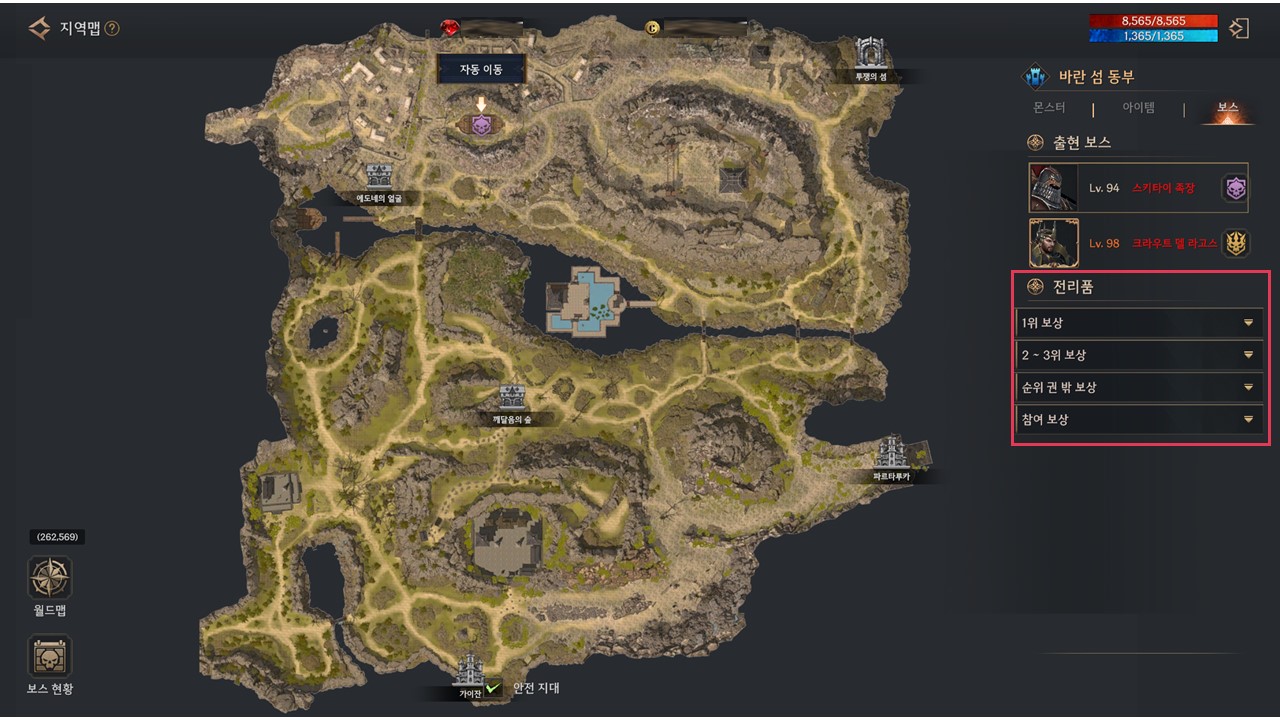Expand the 참여 보상 dropdown
The height and width of the screenshot is (720, 1280).
point(1138,419)
